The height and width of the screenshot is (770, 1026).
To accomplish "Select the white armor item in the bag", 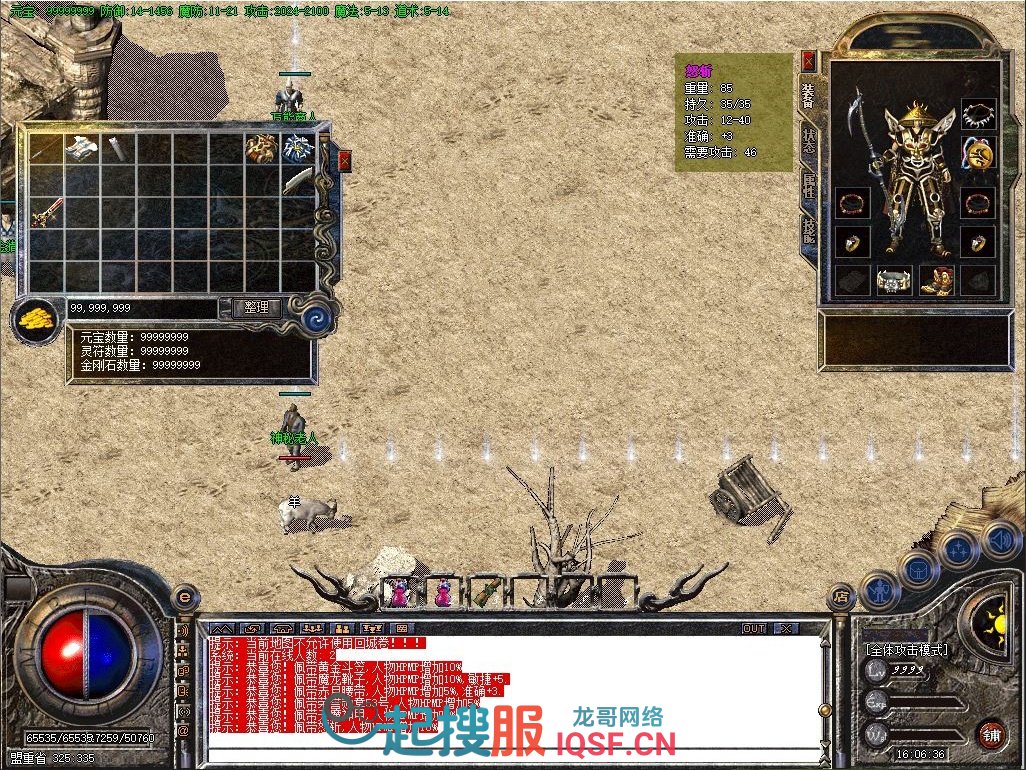I will (81, 148).
